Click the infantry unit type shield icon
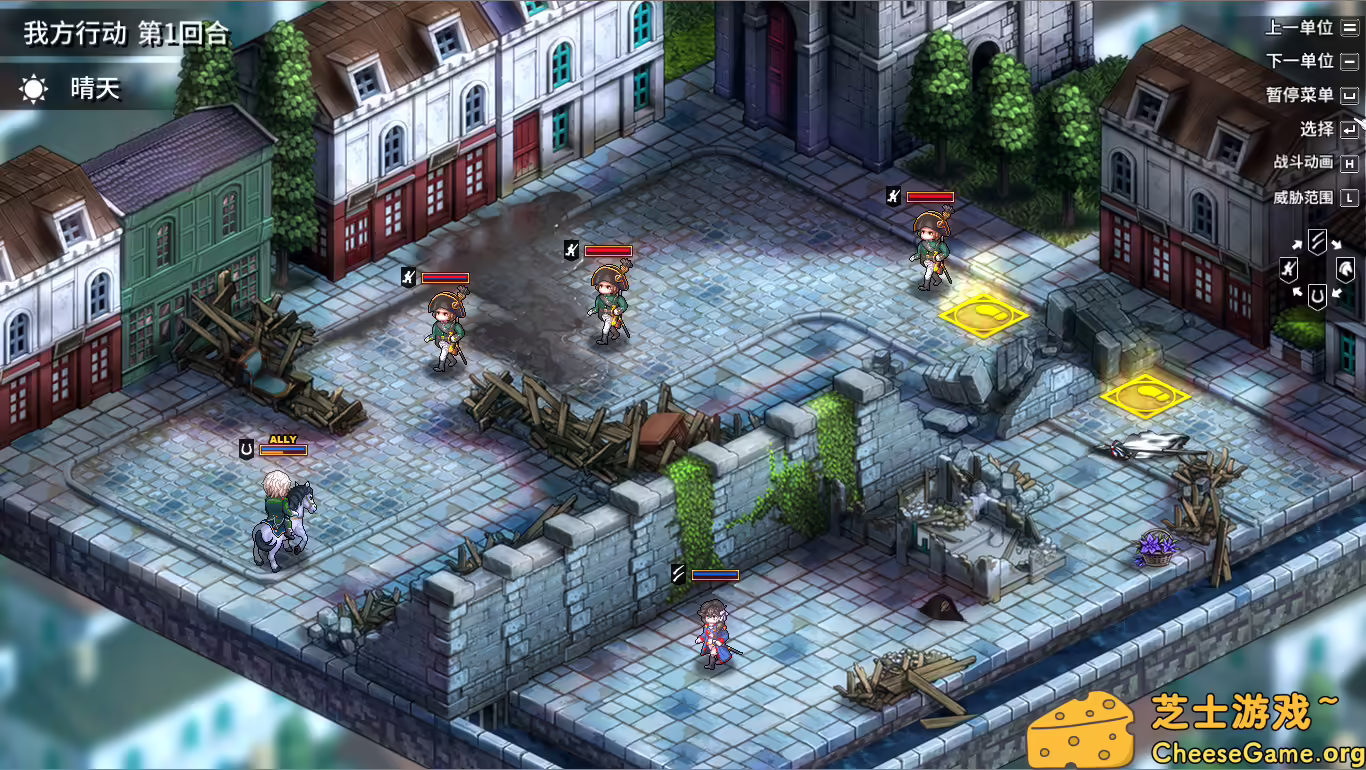This screenshot has width=1366, height=770. point(1289,269)
